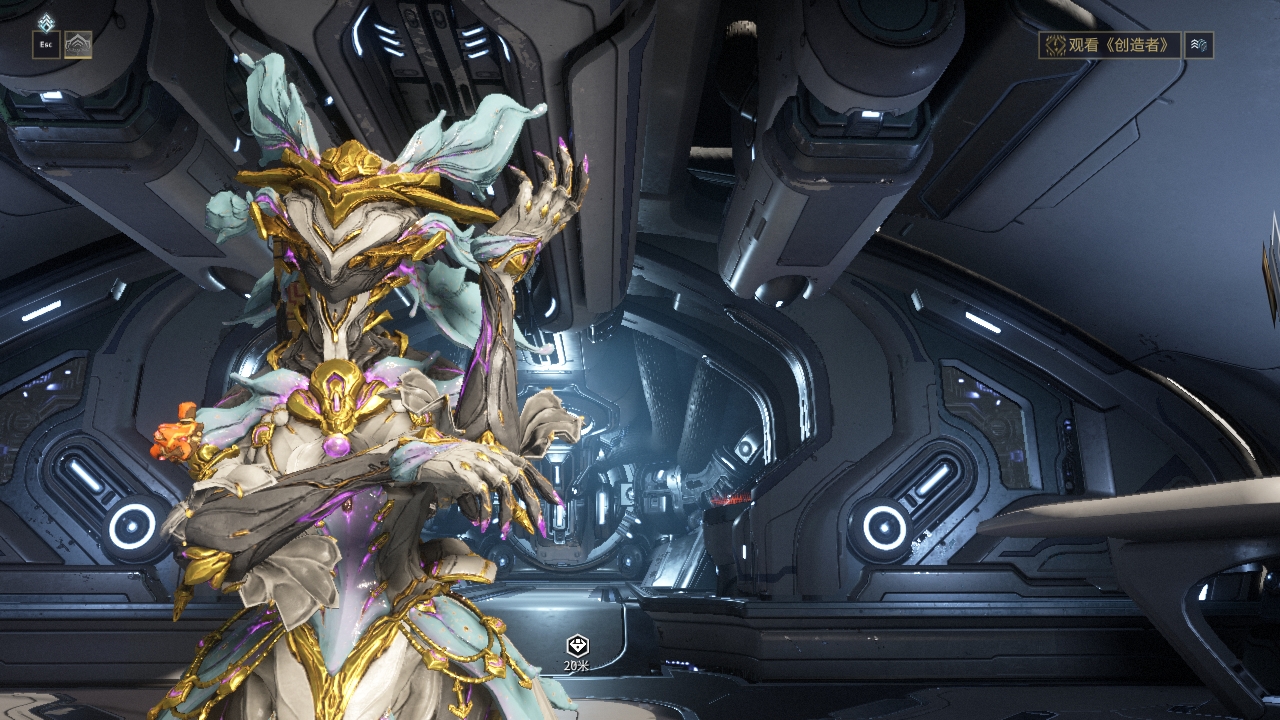Select the 观看《创造者》 quest tracker
Screen dimensions: 1280x720
tap(1109, 45)
